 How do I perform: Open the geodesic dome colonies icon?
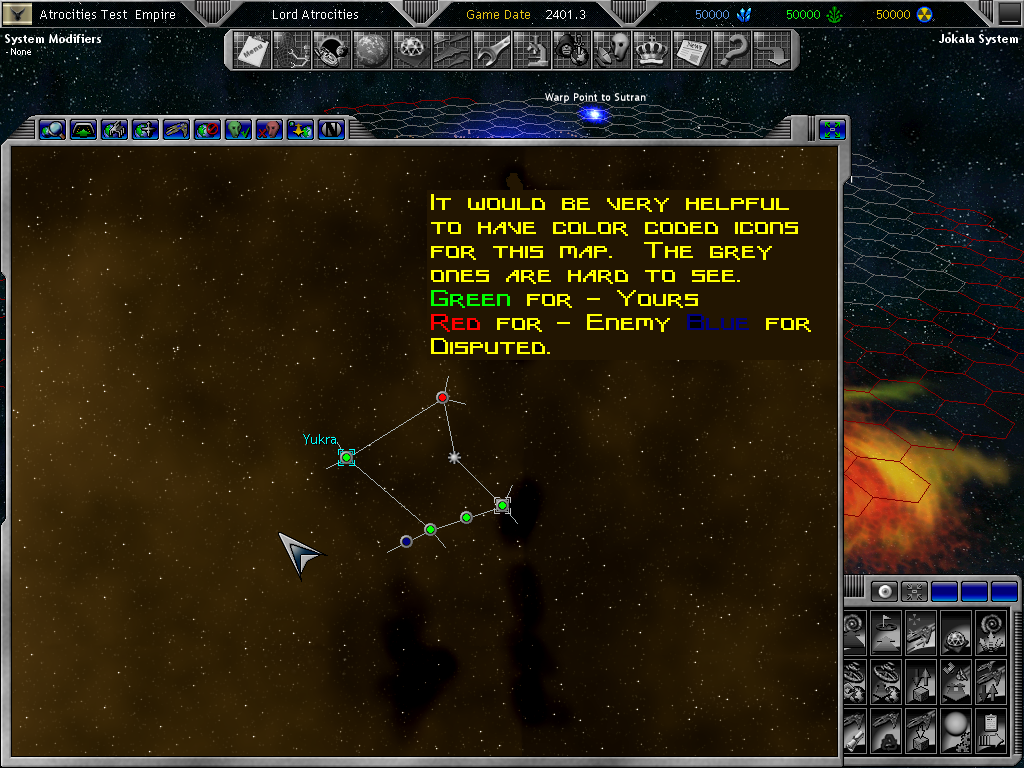coord(411,50)
